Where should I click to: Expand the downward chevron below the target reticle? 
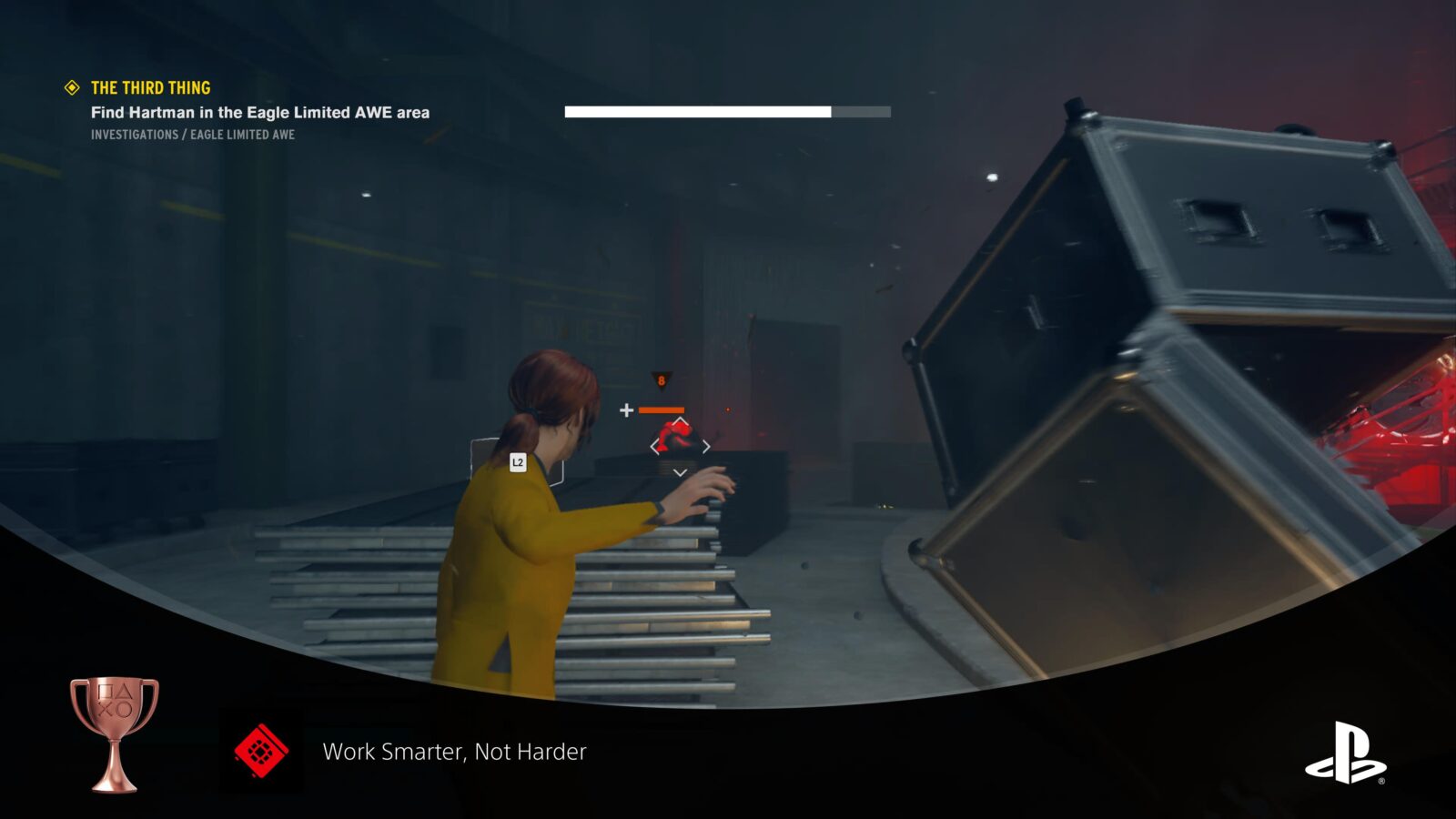679,472
